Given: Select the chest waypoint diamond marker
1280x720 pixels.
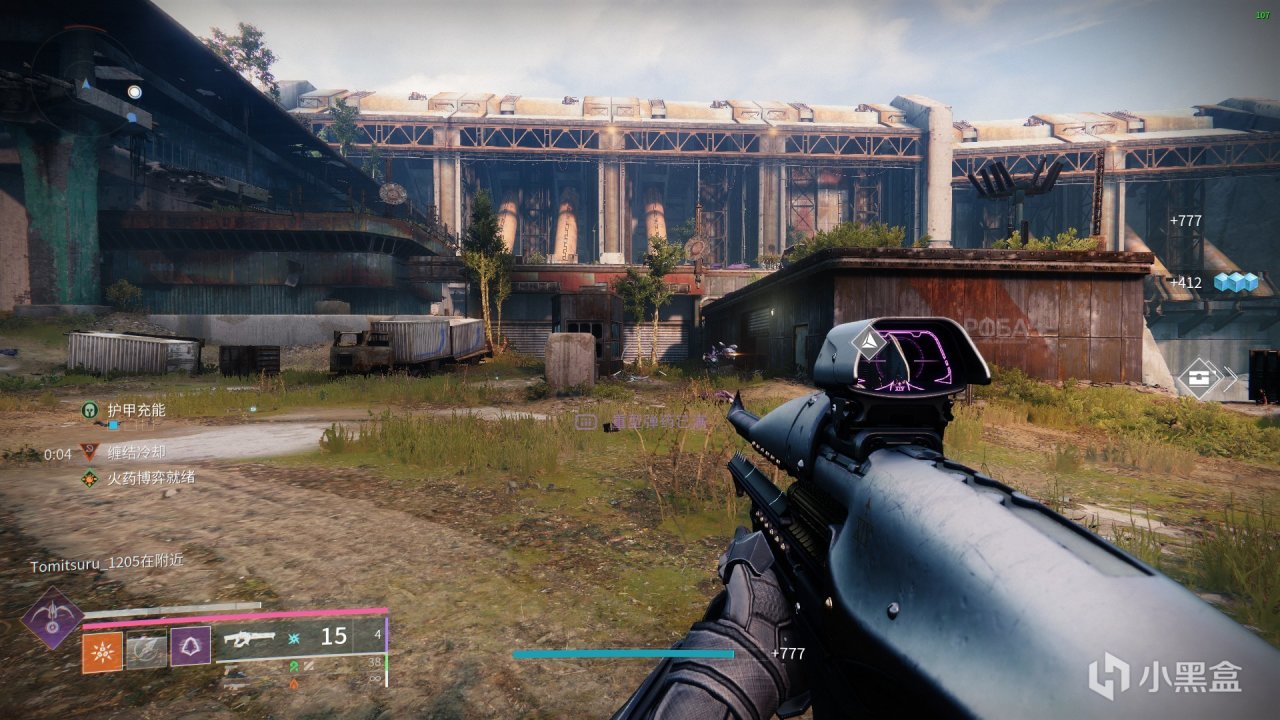Looking at the screenshot, I should tap(1196, 379).
